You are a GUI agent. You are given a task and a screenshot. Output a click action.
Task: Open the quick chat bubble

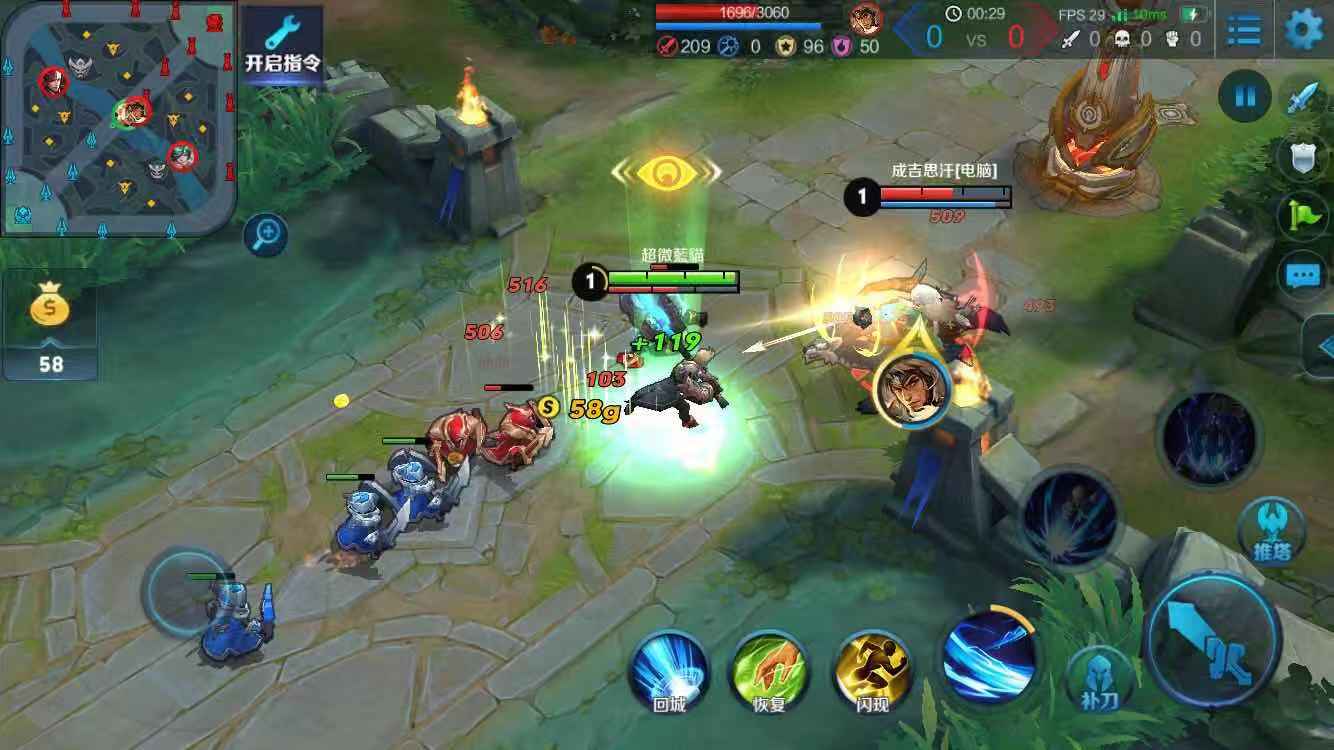pos(1302,275)
